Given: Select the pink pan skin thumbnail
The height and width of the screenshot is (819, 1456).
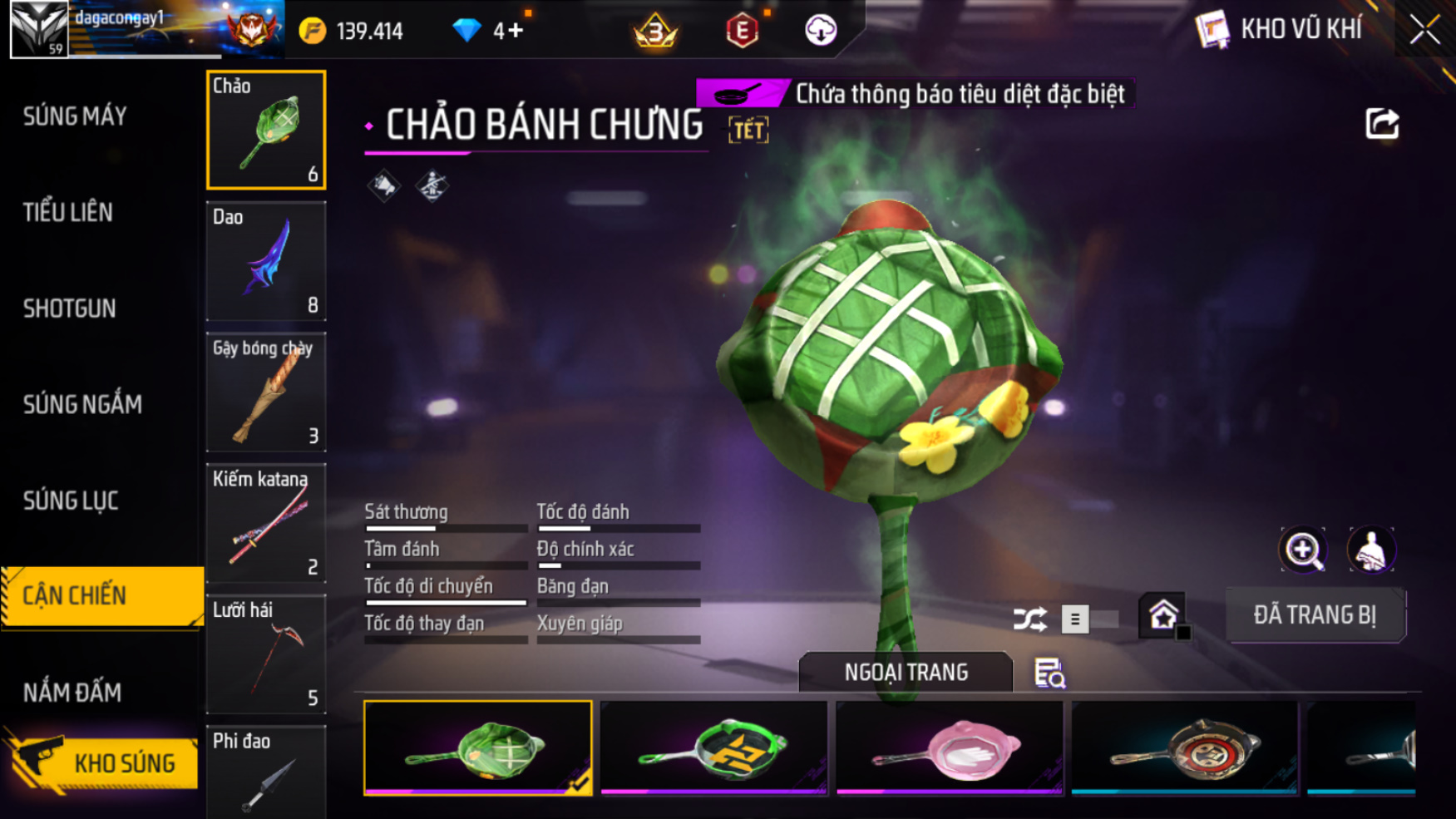Looking at the screenshot, I should (x=949, y=747).
